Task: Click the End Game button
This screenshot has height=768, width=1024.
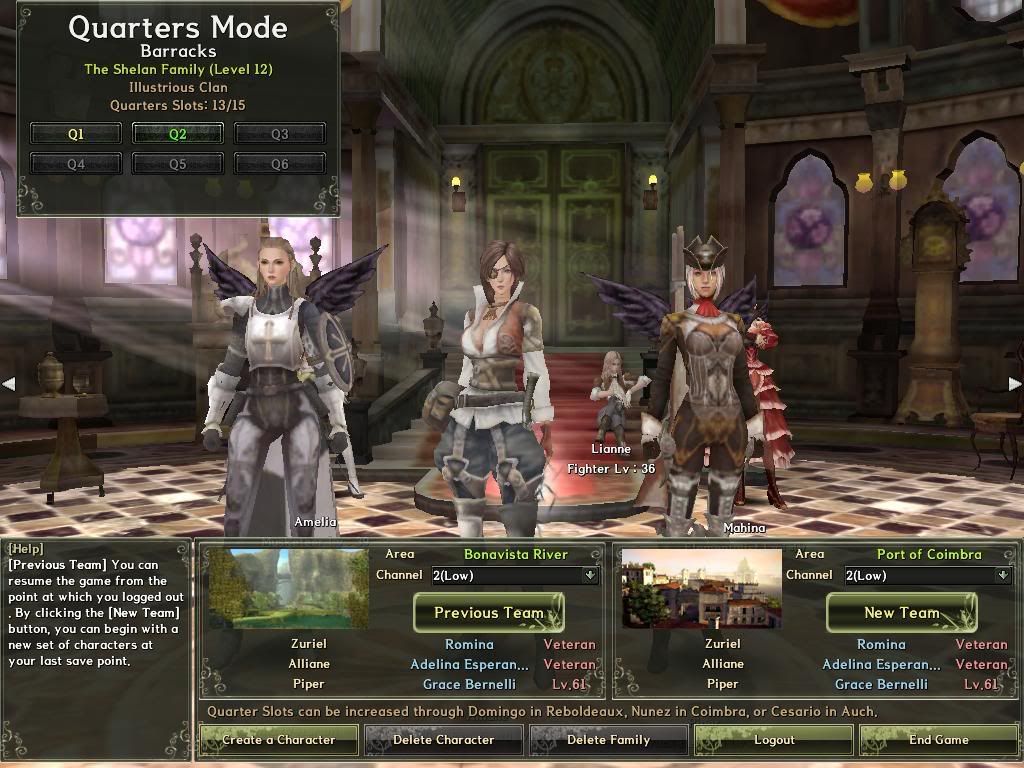Action: pos(938,740)
